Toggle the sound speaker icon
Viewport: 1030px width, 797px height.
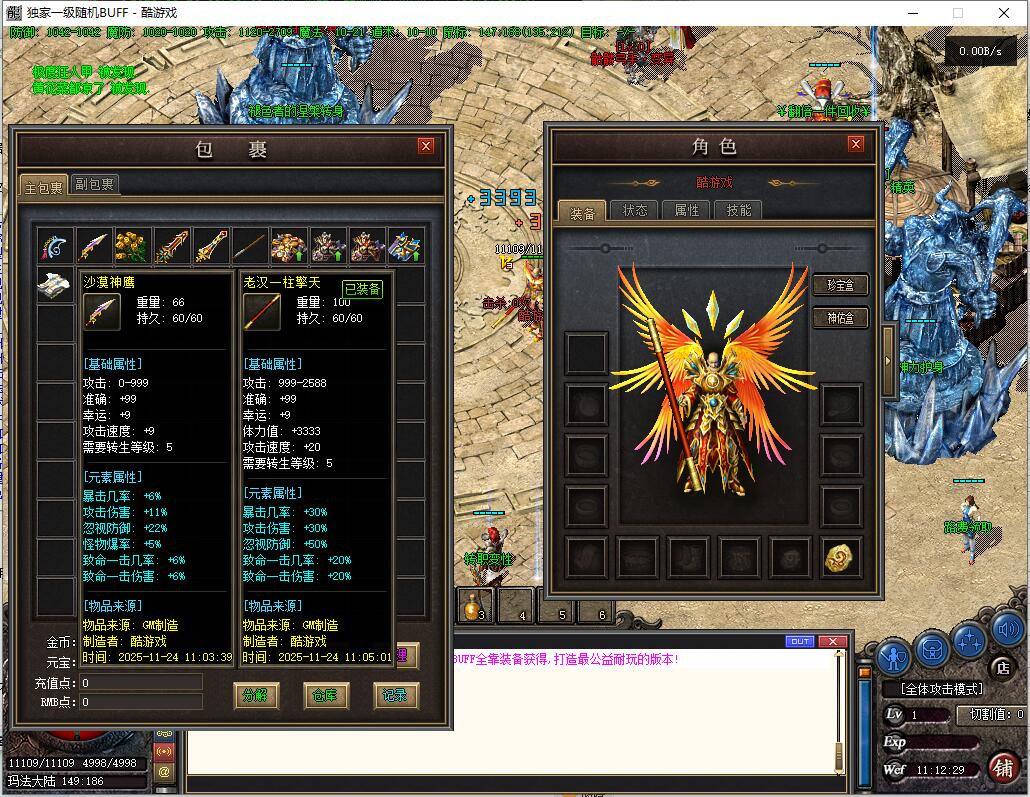(x=1007, y=630)
